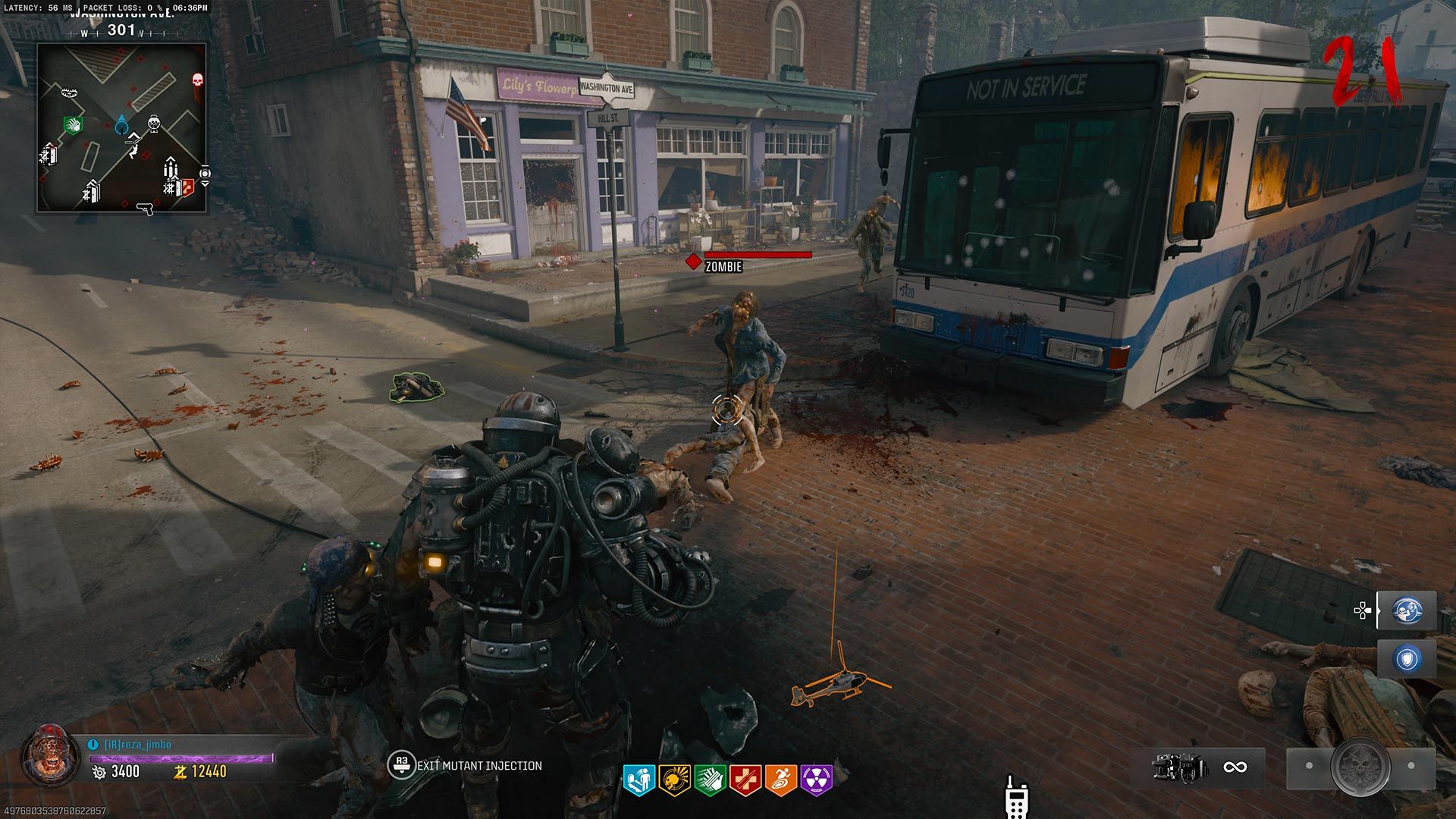This screenshot has height=819, width=1456.
Task: Click the skull emblem field upgrade
Action: coord(1360,767)
